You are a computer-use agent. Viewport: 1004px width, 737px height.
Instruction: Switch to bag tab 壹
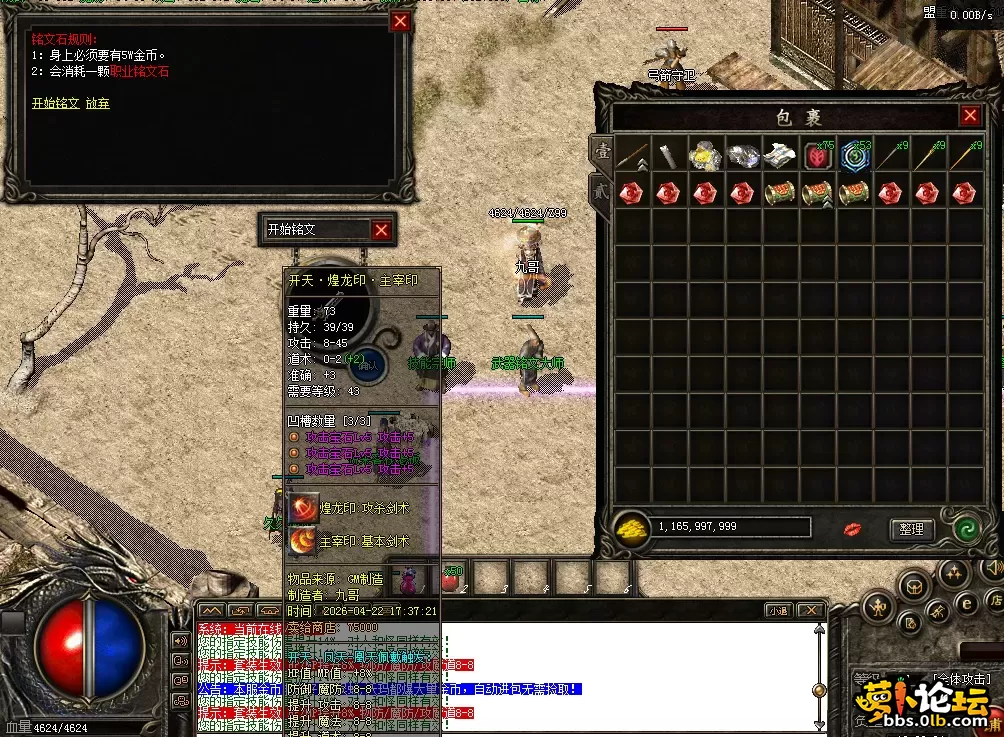[603, 151]
